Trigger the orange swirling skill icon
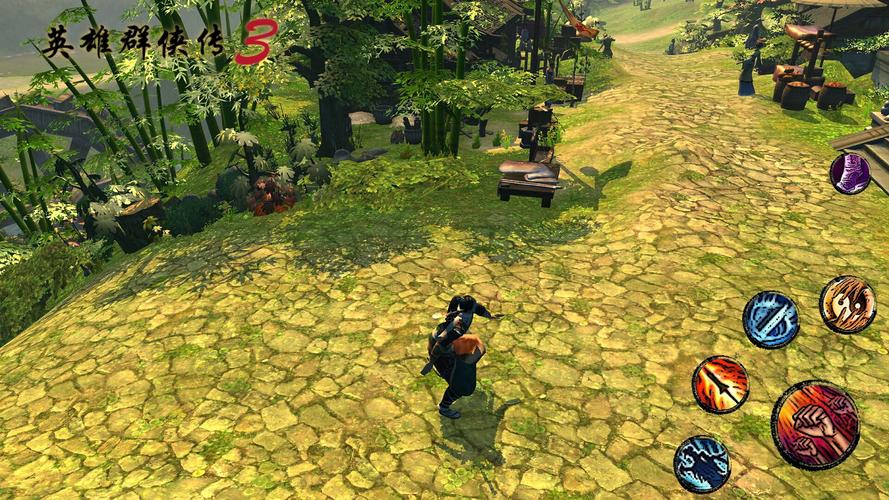The image size is (889, 500). coord(847,304)
